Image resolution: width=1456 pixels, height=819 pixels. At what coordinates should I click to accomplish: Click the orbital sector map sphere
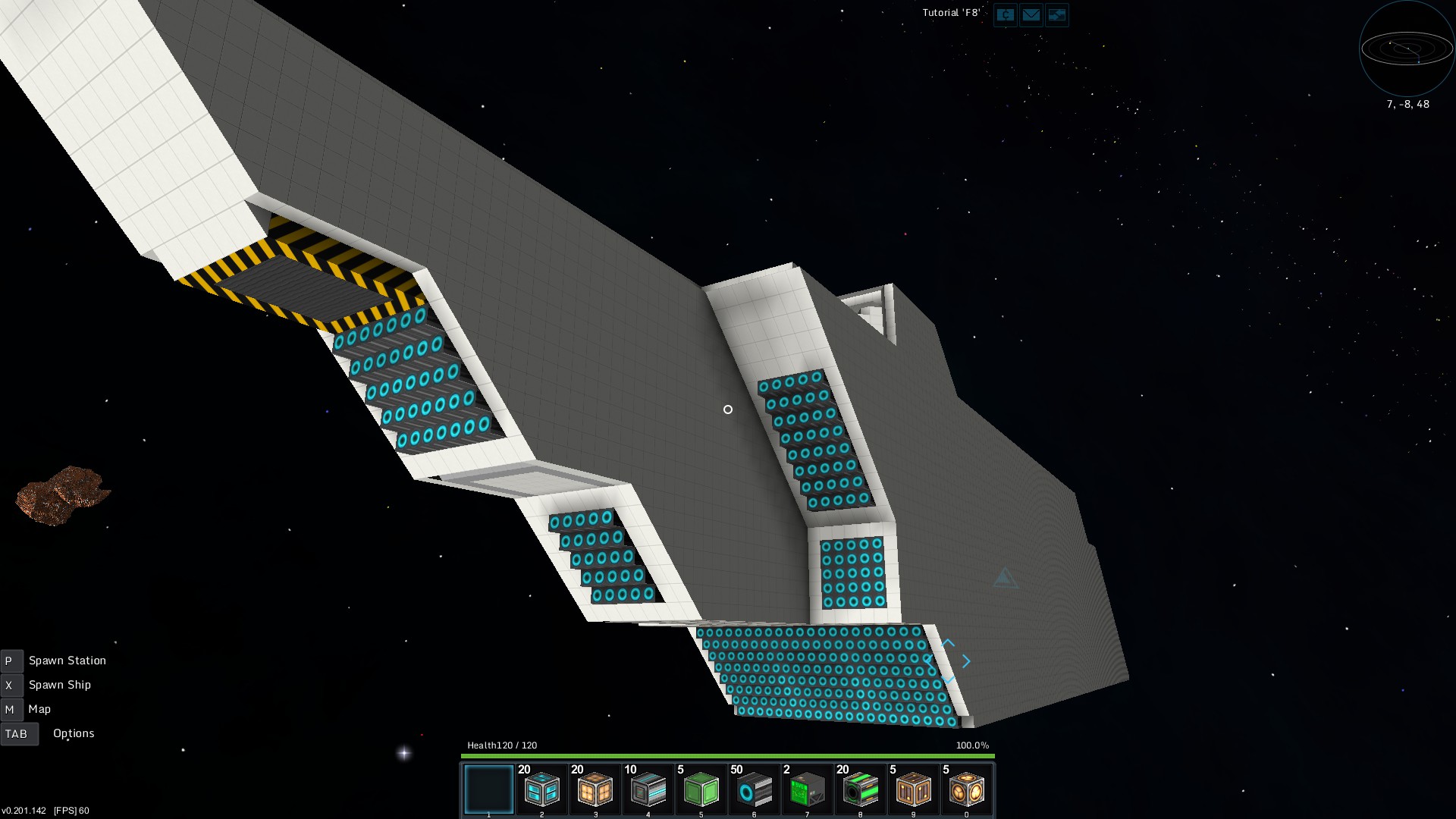tap(1407, 49)
